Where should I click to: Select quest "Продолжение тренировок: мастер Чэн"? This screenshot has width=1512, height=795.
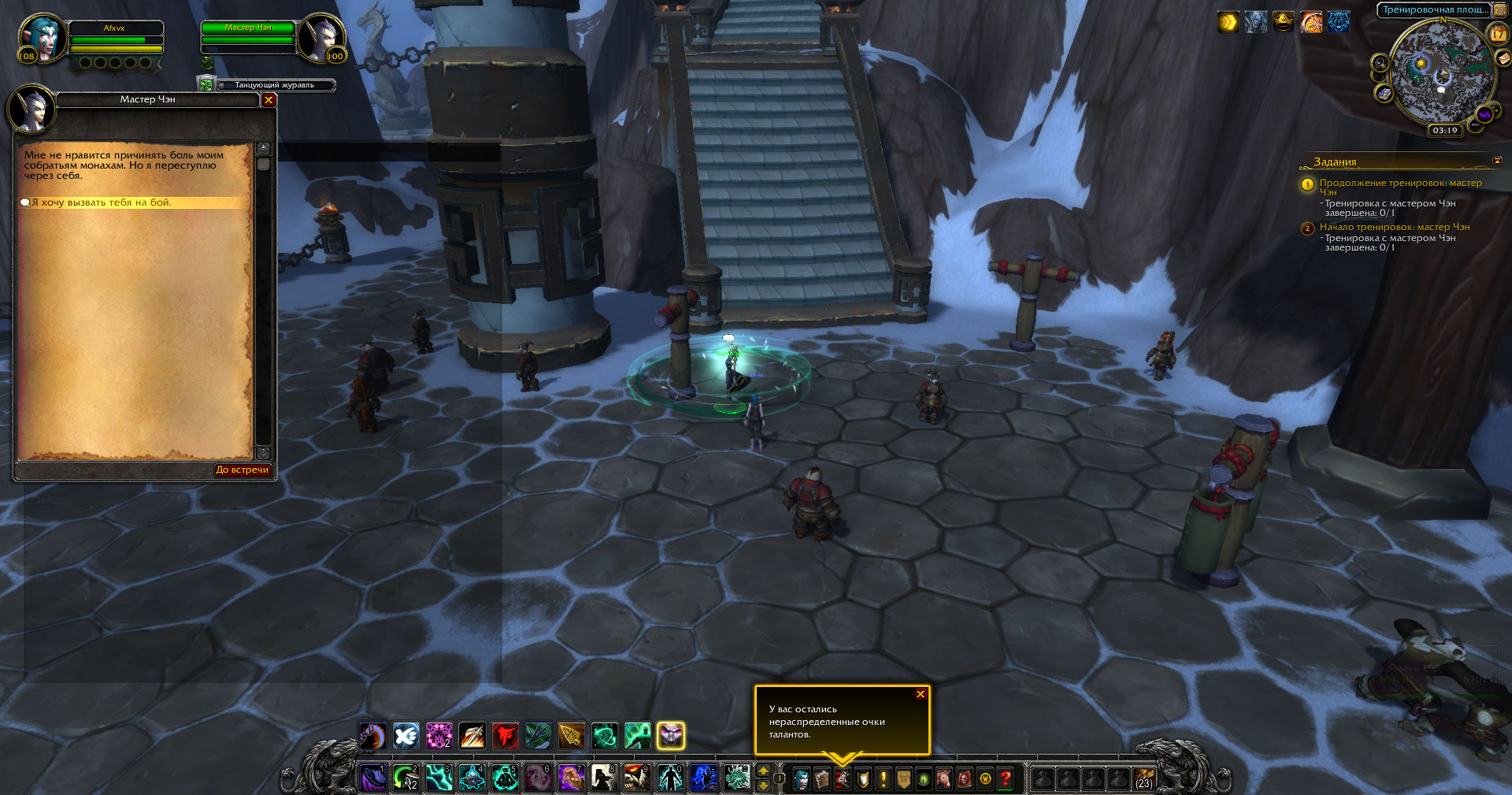pos(1400,184)
